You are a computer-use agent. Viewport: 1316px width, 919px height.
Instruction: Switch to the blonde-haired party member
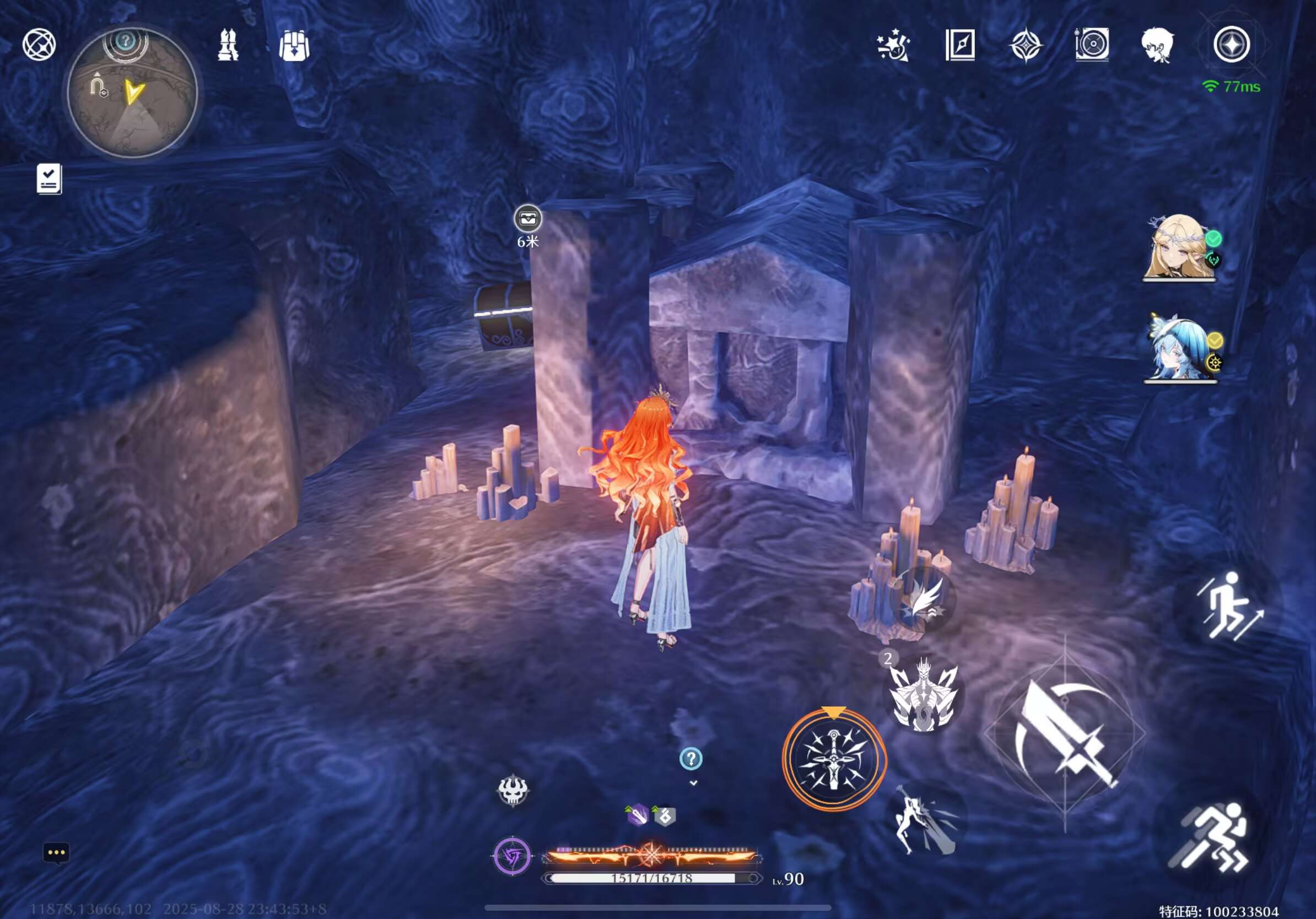pos(1178,247)
